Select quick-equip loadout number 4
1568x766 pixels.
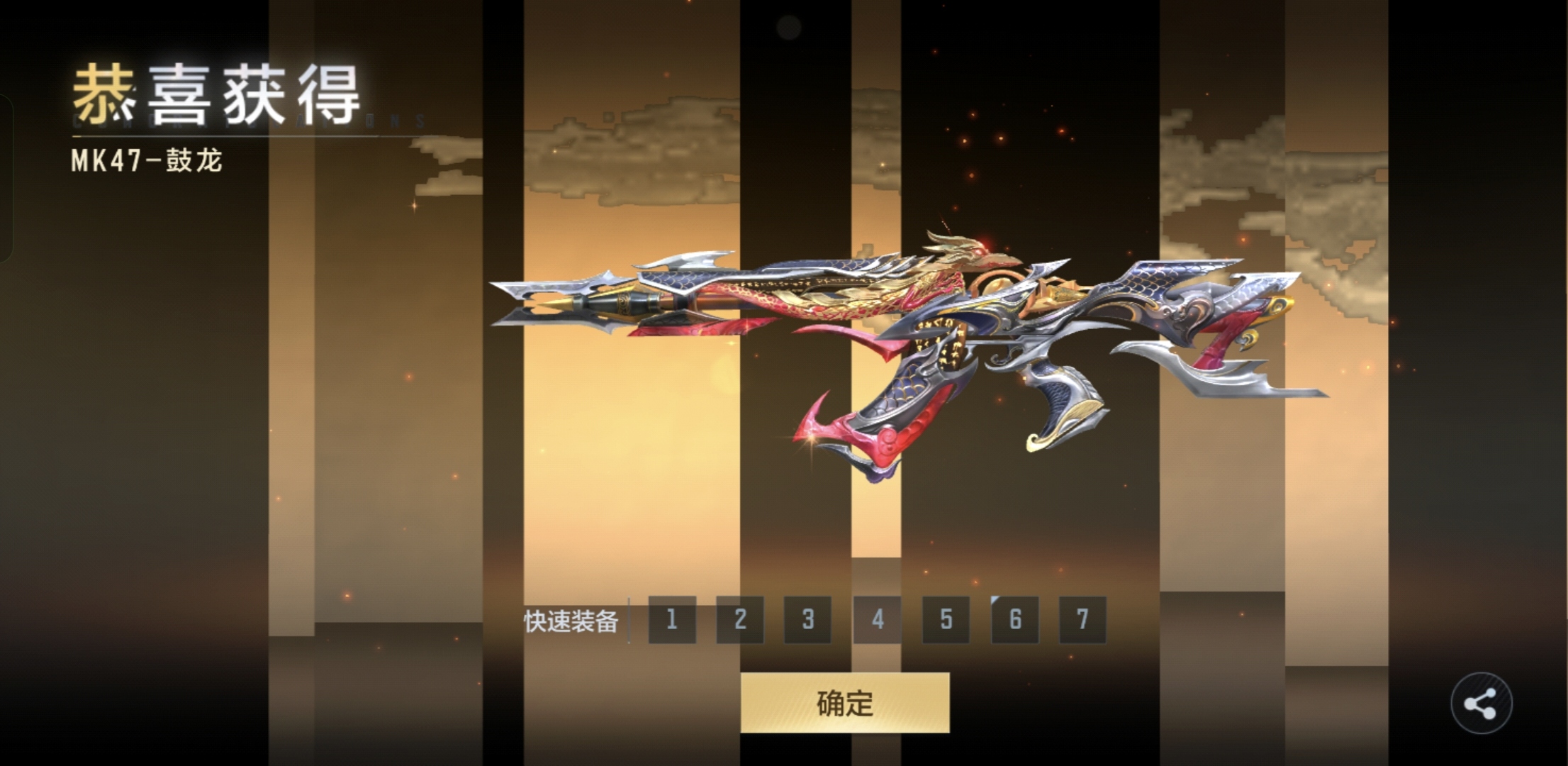tap(877, 620)
